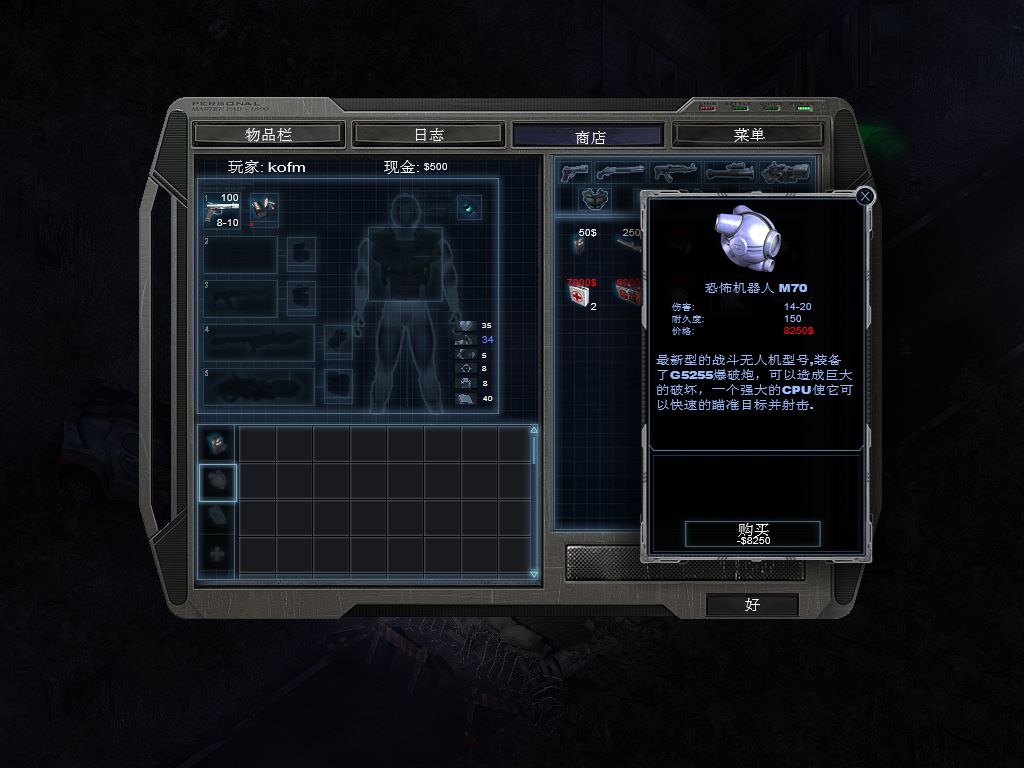Open the 菜单 menu tab
The height and width of the screenshot is (768, 1024).
coord(748,134)
